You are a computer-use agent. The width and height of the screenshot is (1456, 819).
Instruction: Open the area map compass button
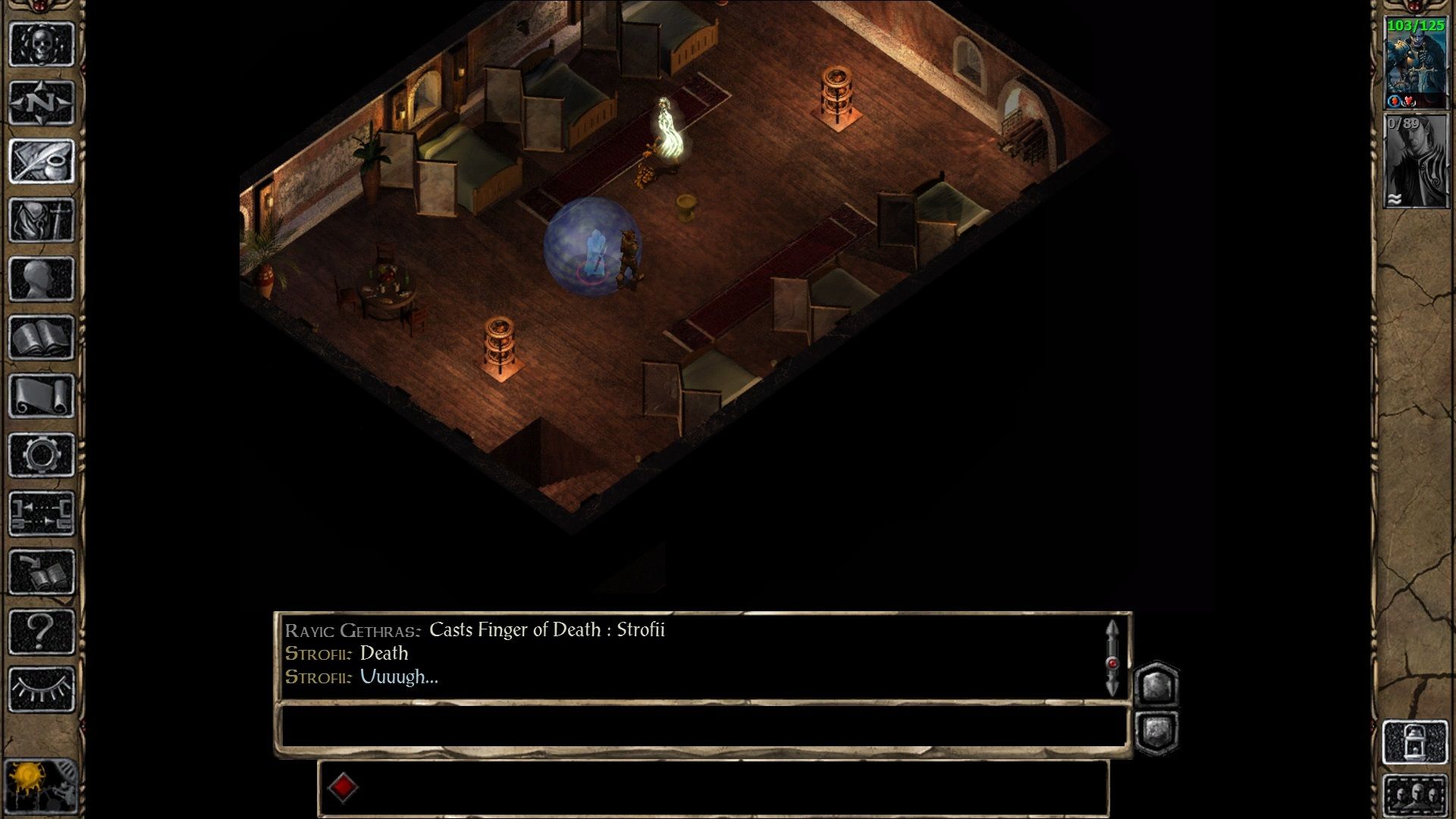(42, 102)
